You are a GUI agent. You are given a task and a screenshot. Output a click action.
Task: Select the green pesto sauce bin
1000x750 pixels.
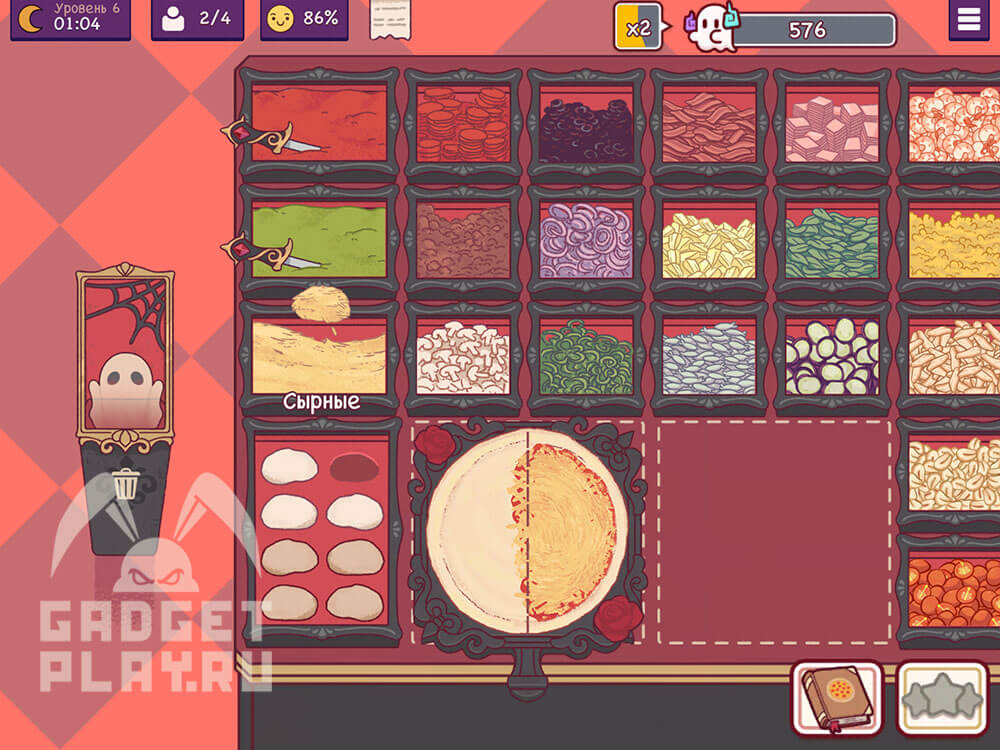point(318,241)
